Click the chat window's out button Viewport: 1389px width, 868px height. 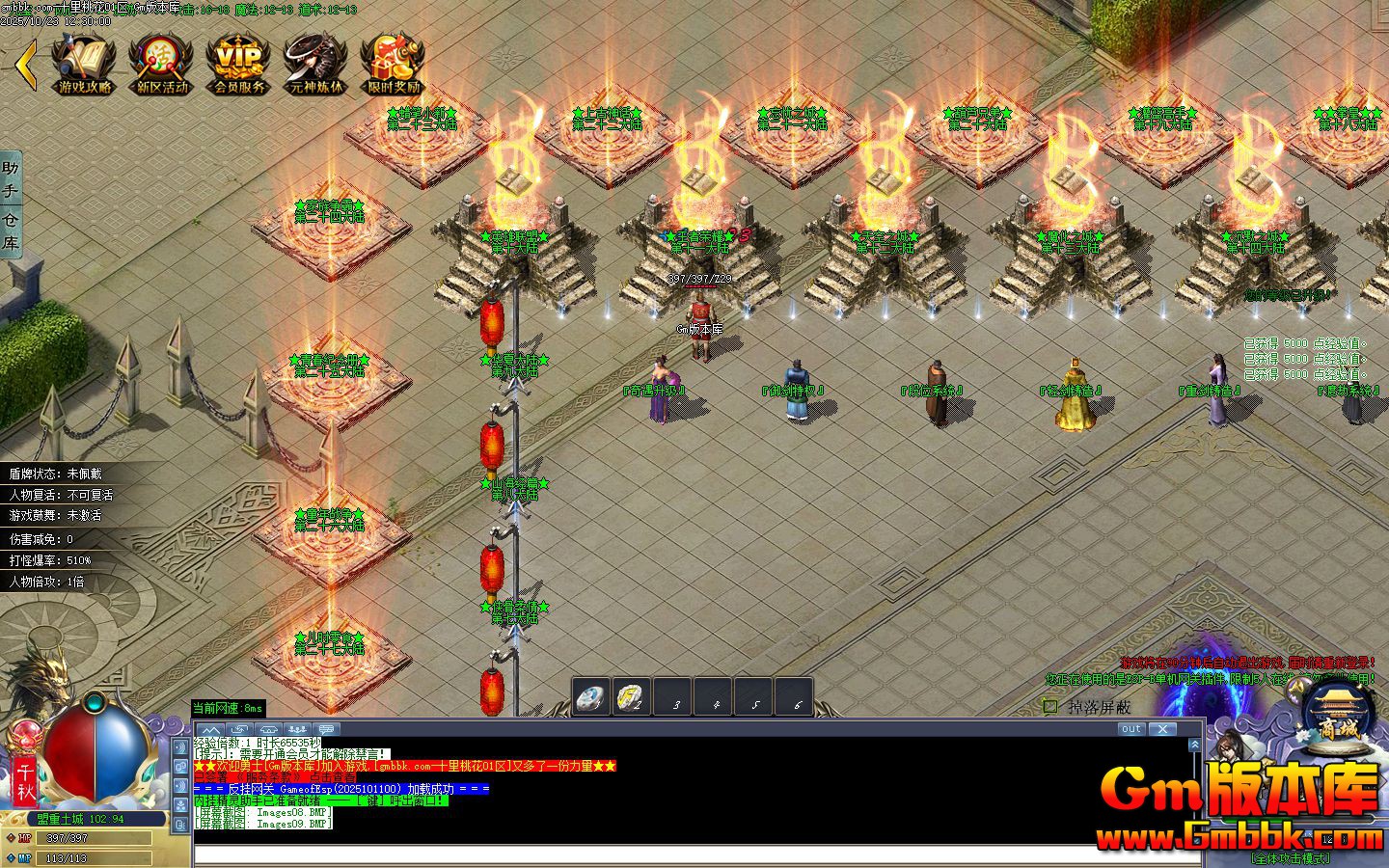pyautogui.click(x=1131, y=729)
